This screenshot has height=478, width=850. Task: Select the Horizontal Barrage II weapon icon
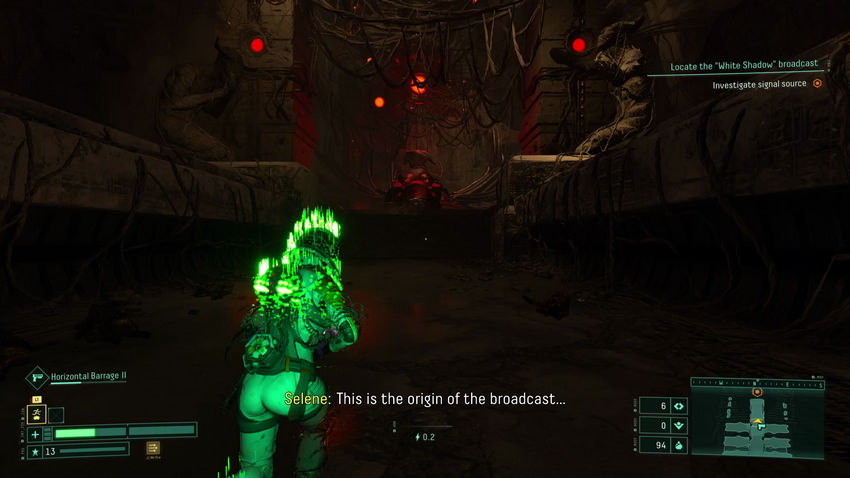[x=37, y=377]
